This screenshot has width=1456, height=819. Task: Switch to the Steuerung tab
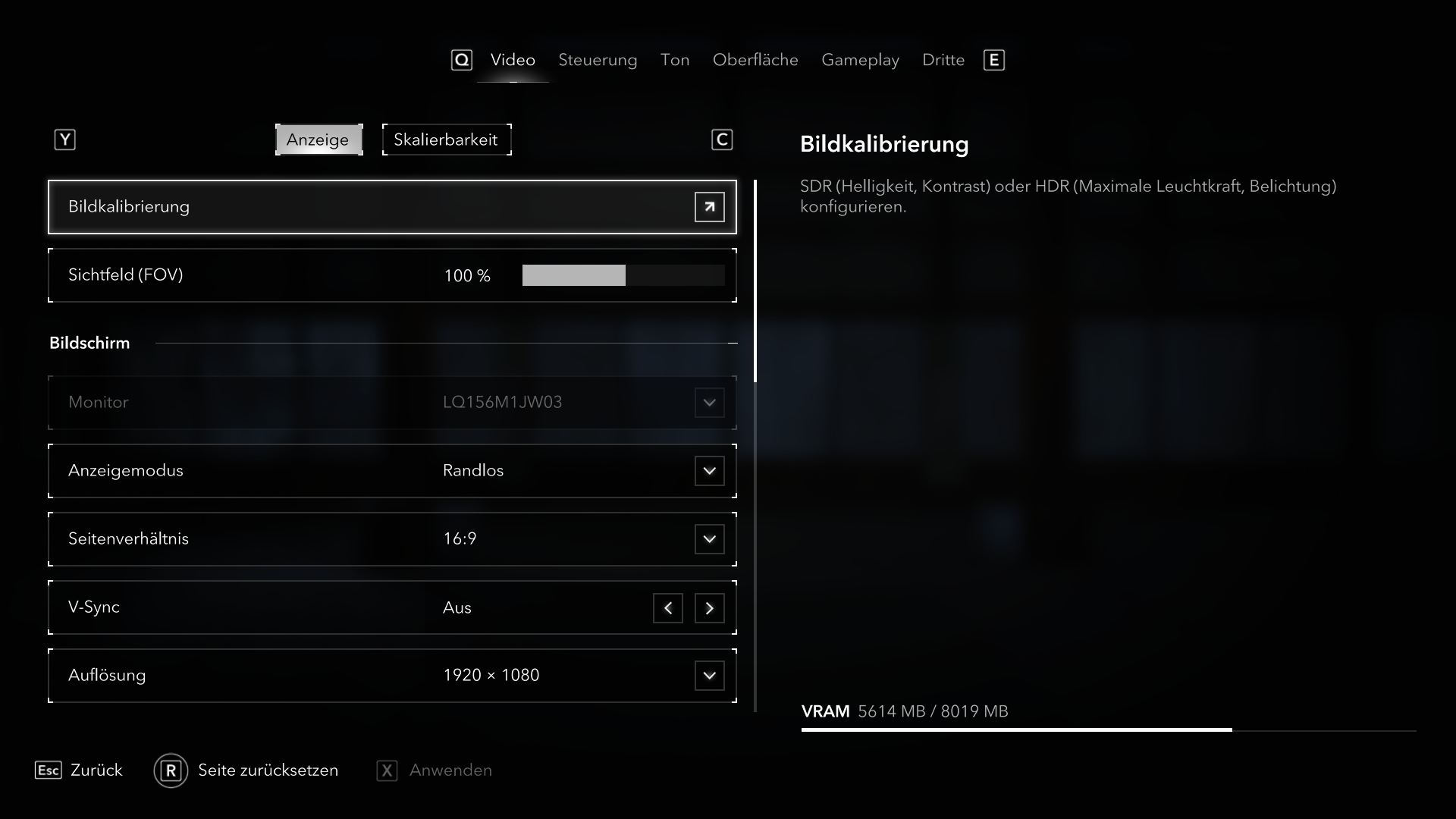598,60
